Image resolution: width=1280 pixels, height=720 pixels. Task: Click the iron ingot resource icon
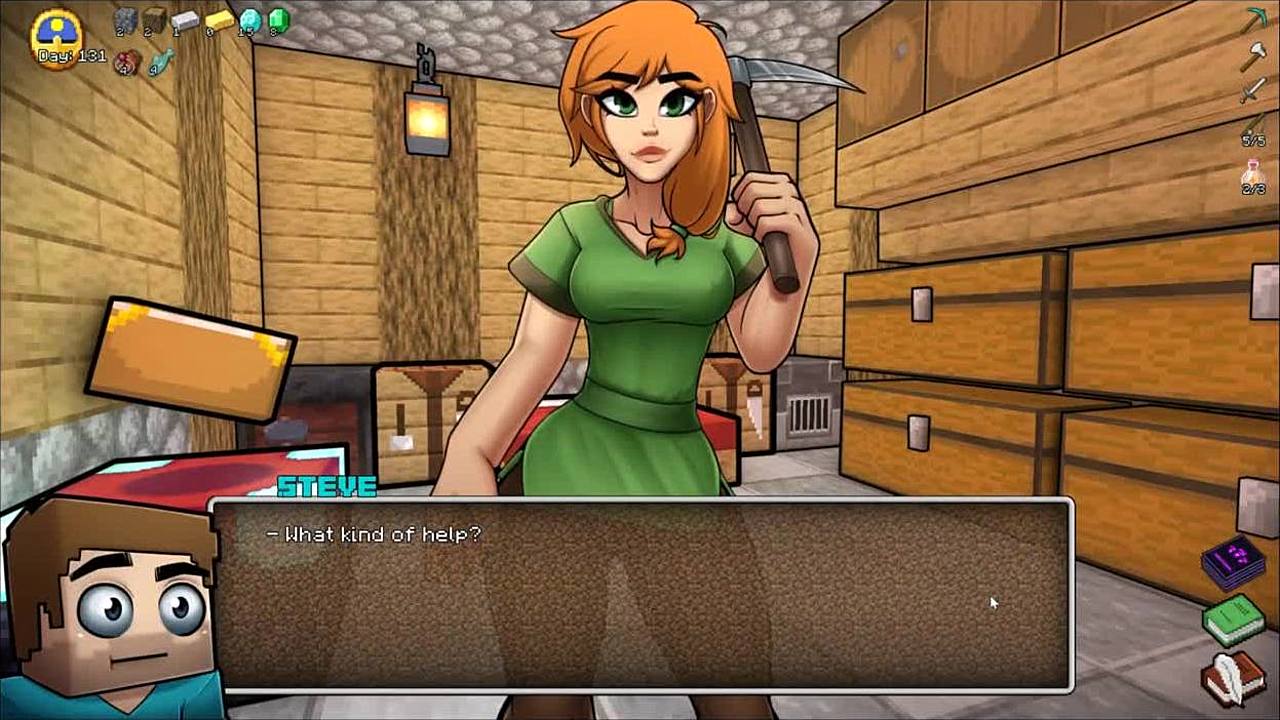185,20
